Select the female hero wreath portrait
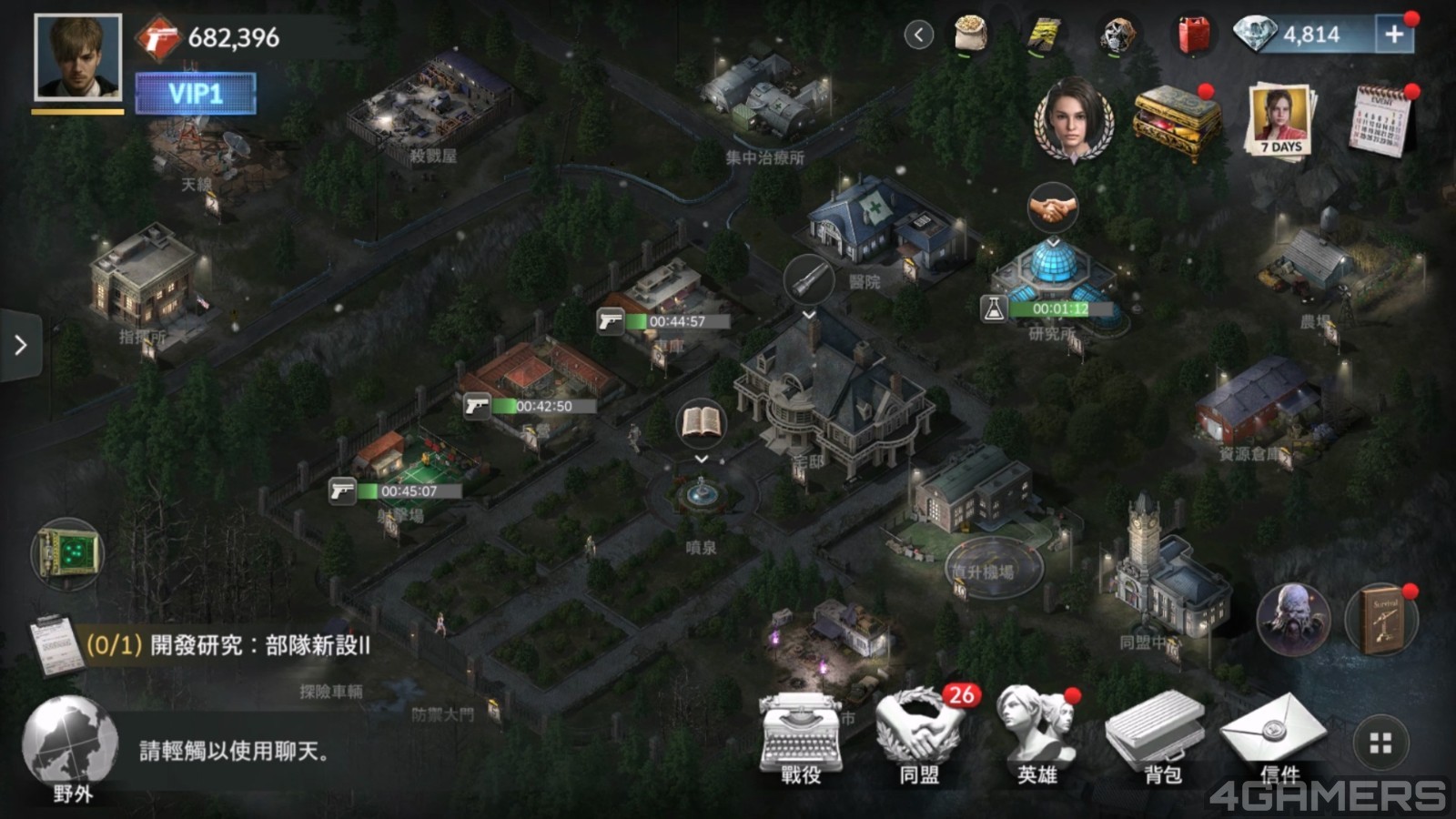Screen dimensions: 1456x819 tap(1074, 120)
